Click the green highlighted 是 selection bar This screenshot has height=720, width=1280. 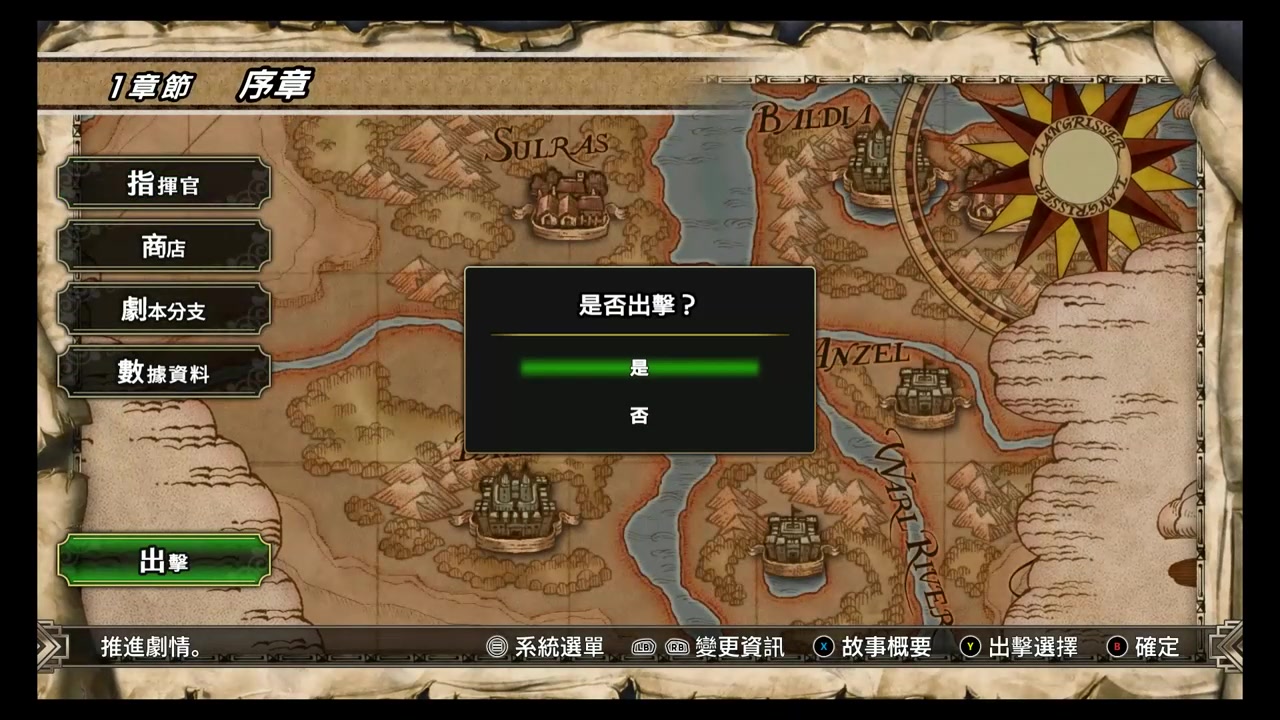coord(639,368)
